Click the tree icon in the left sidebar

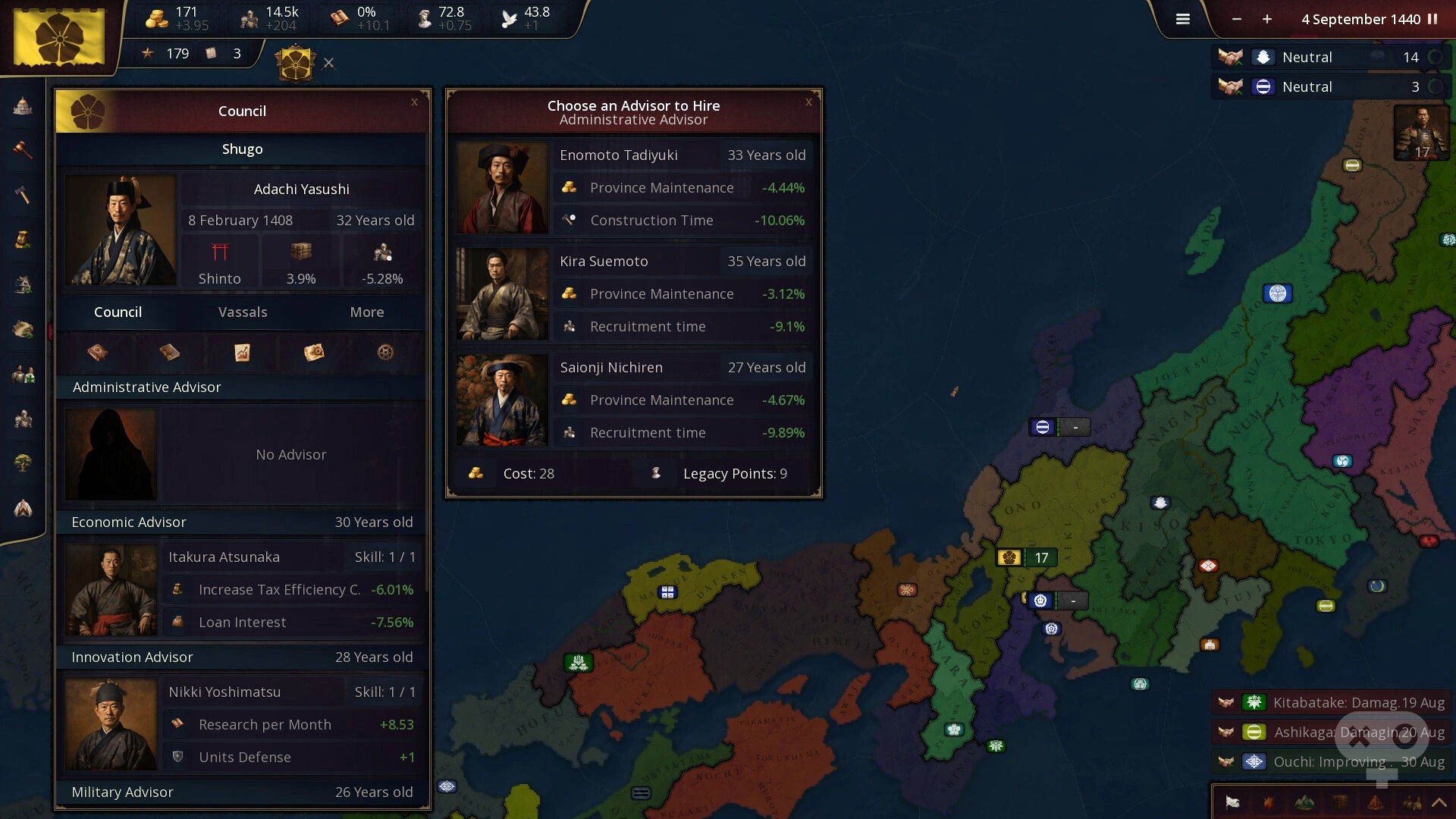point(23,463)
